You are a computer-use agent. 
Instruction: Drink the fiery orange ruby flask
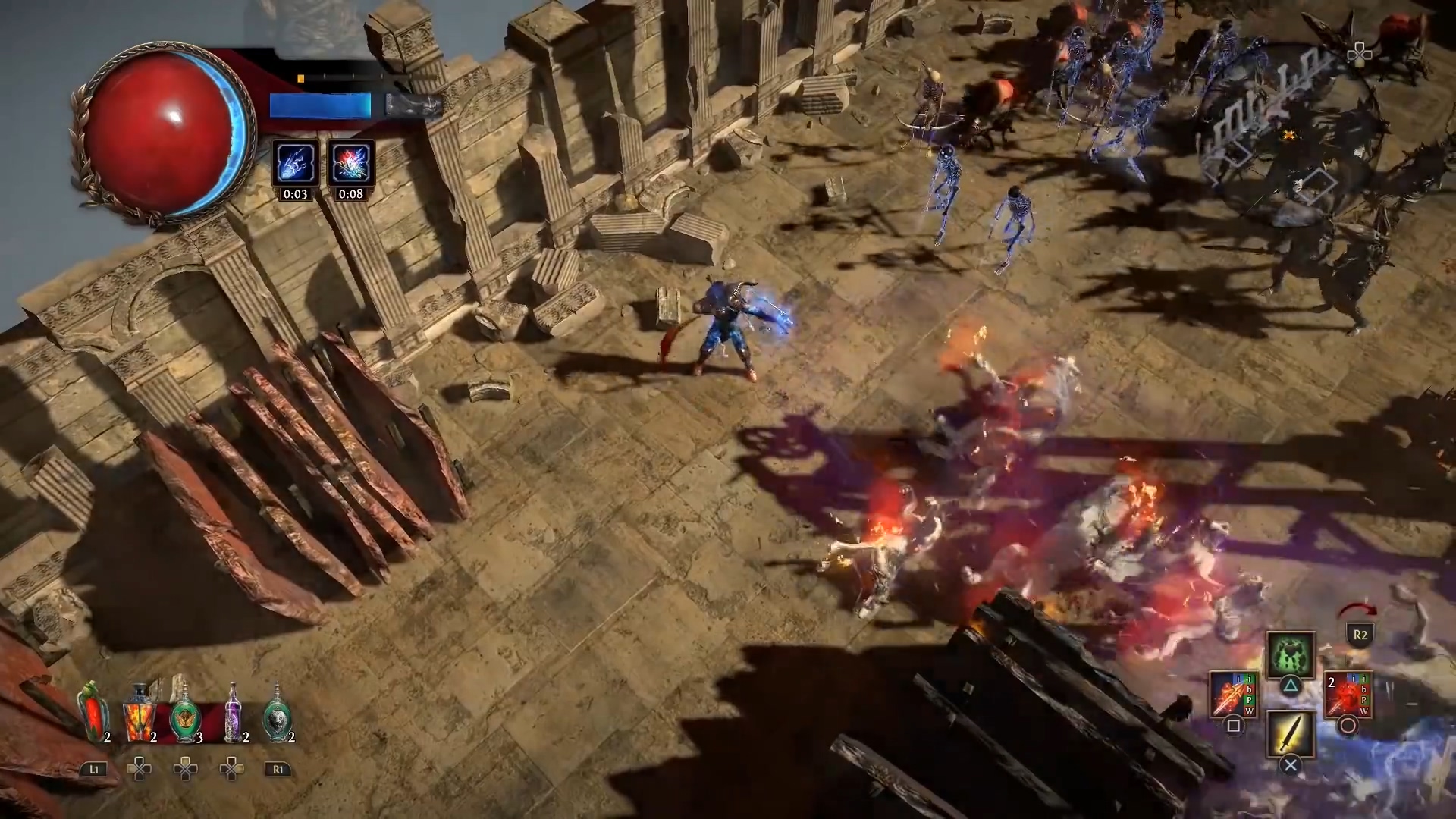[x=140, y=714]
